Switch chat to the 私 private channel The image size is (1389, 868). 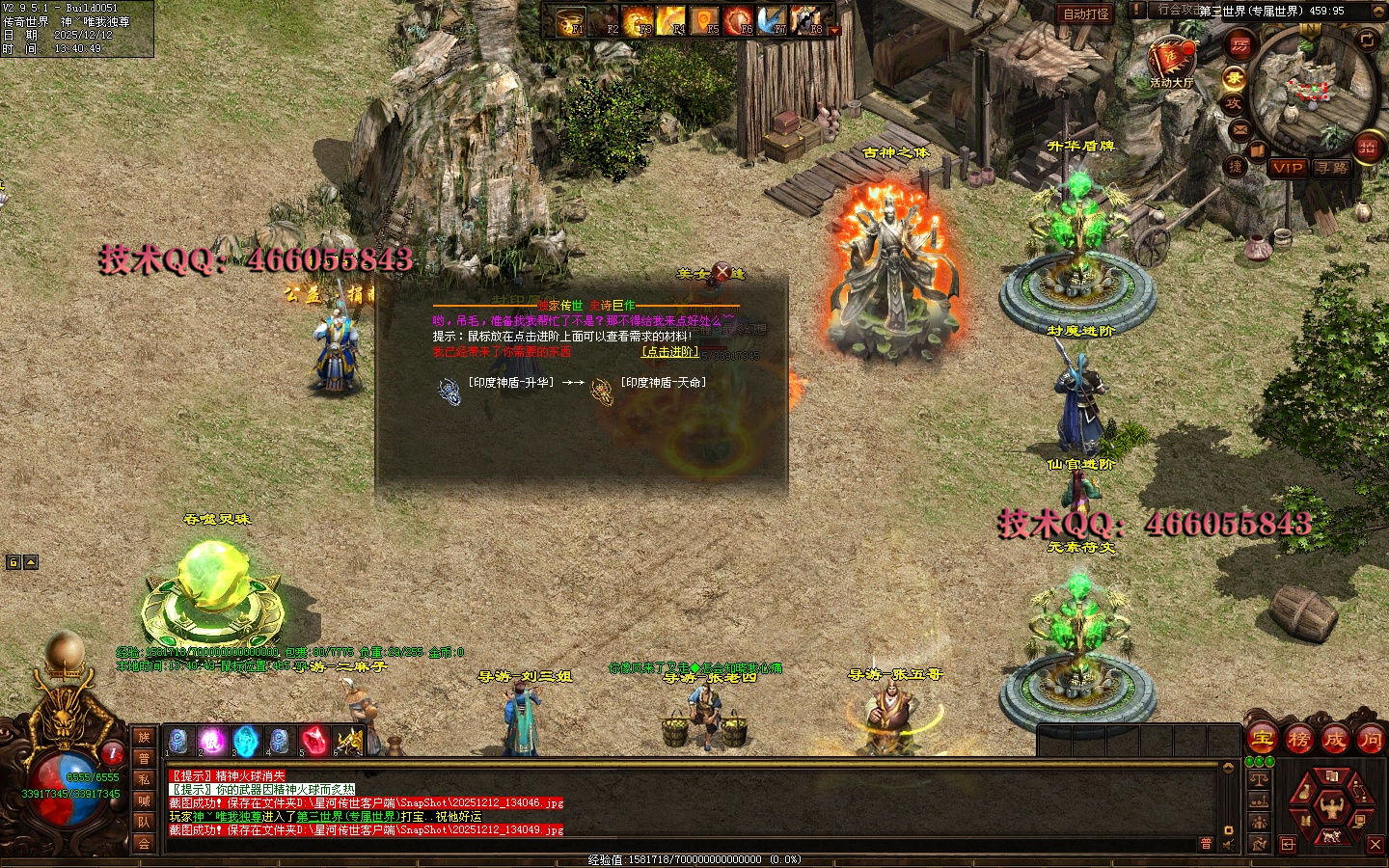coord(144,779)
